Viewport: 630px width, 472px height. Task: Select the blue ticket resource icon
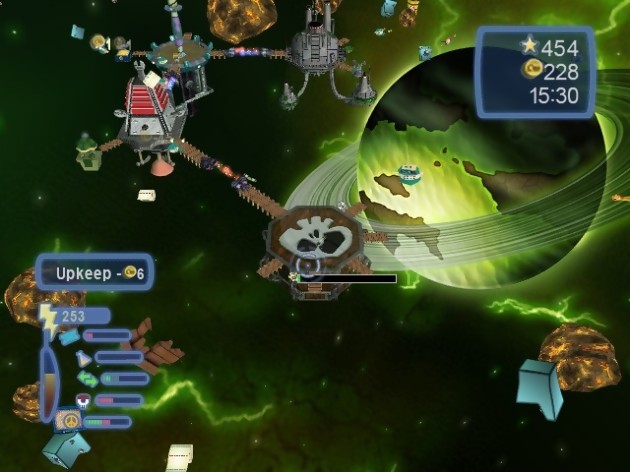pyautogui.click(x=69, y=337)
